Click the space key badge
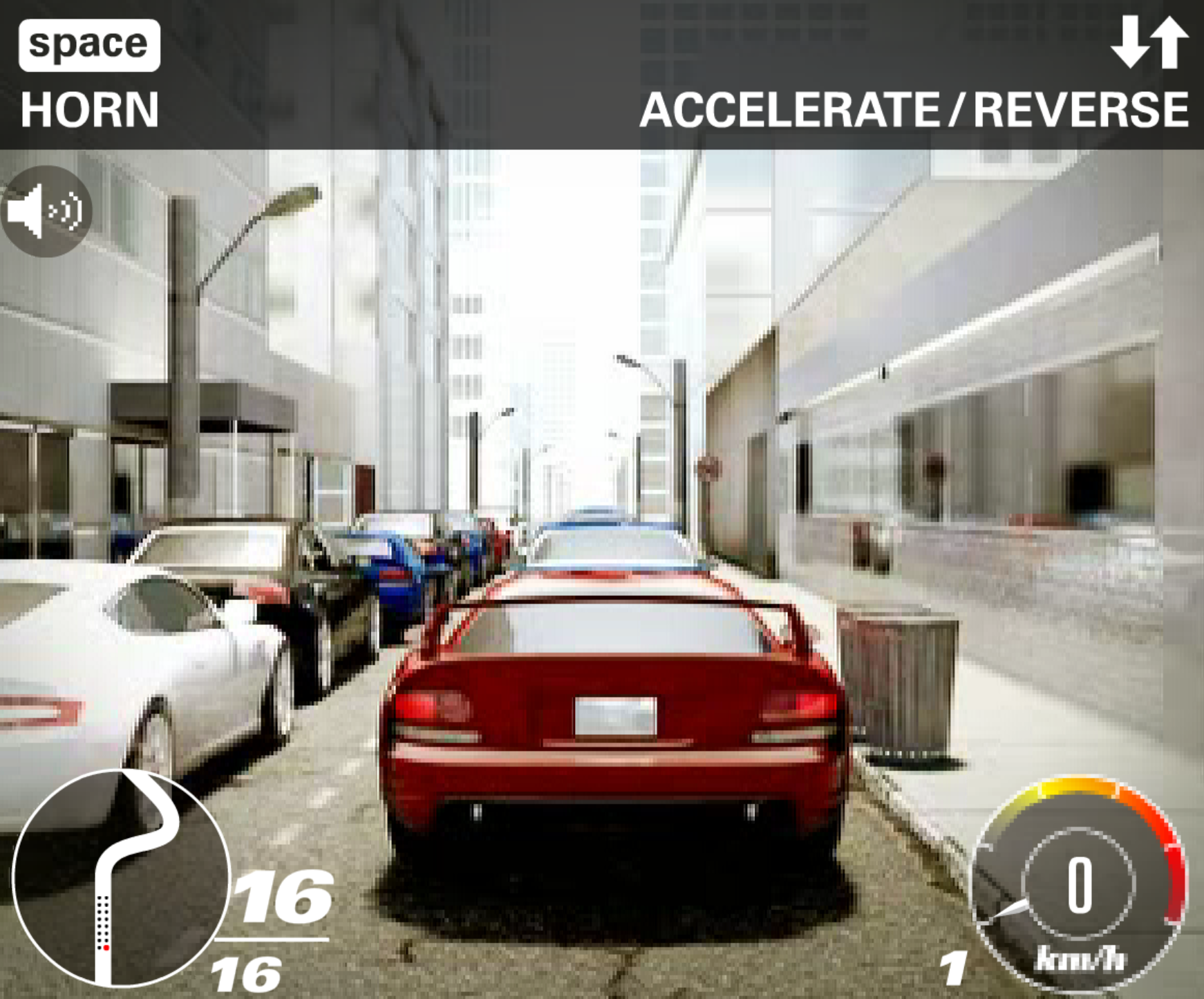 click(88, 44)
